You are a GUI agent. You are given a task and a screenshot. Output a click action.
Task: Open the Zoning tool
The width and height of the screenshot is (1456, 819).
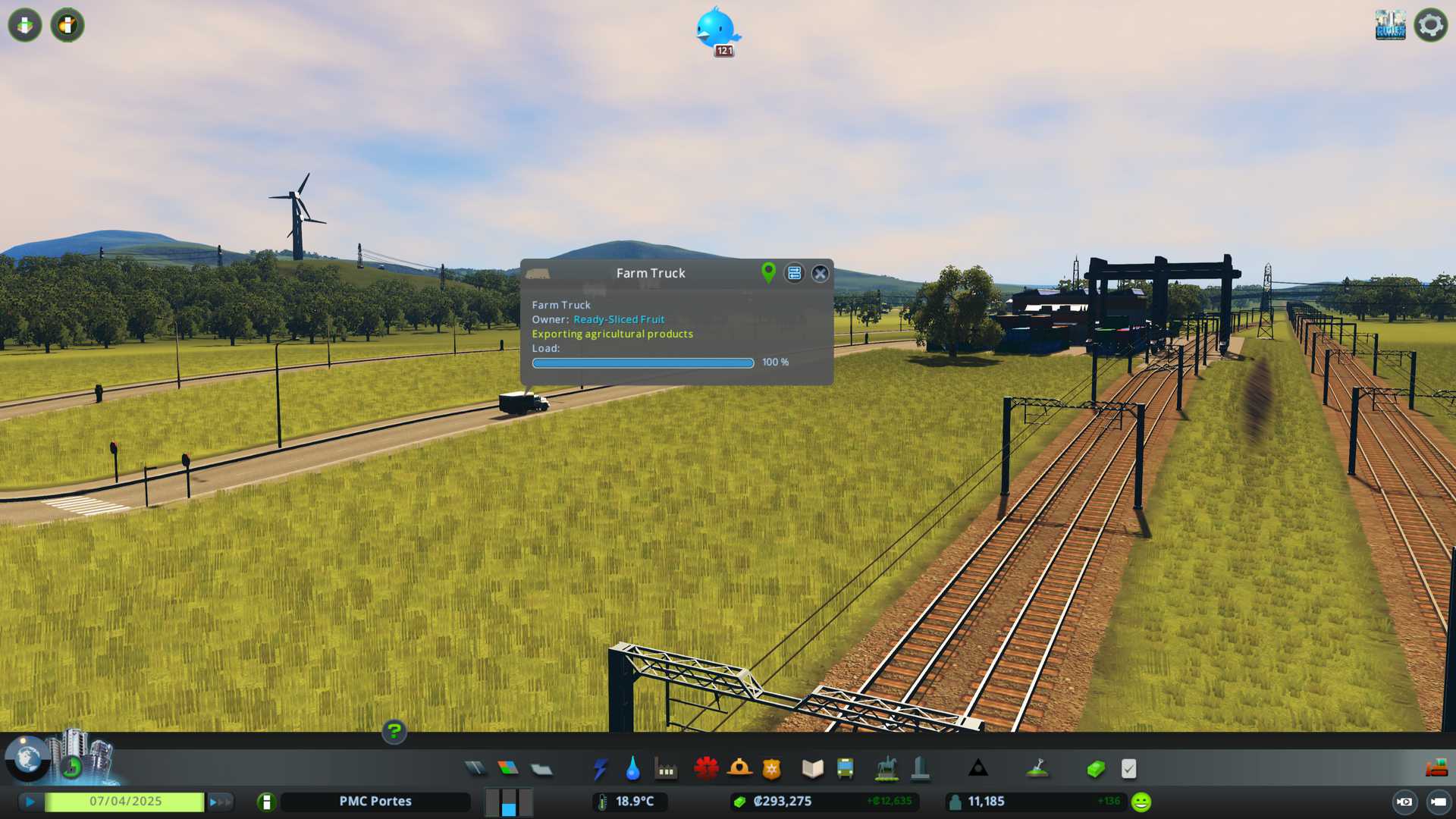tap(508, 769)
